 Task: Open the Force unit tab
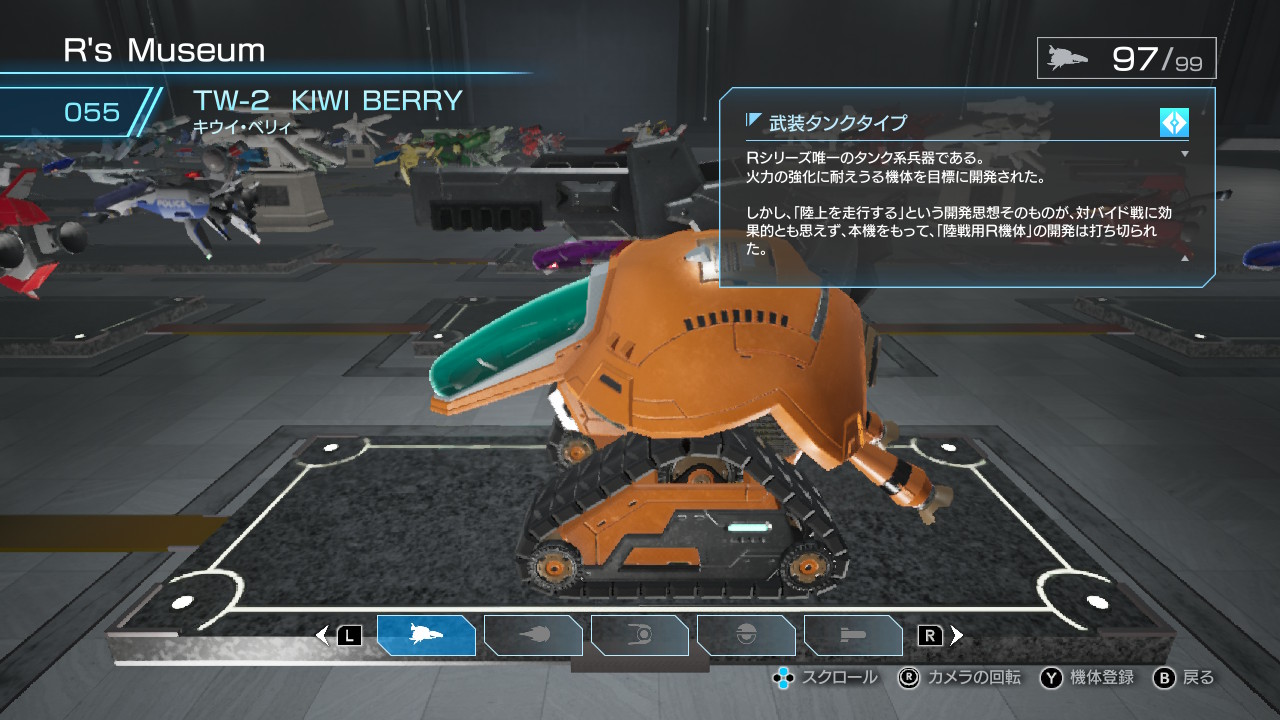(640, 635)
